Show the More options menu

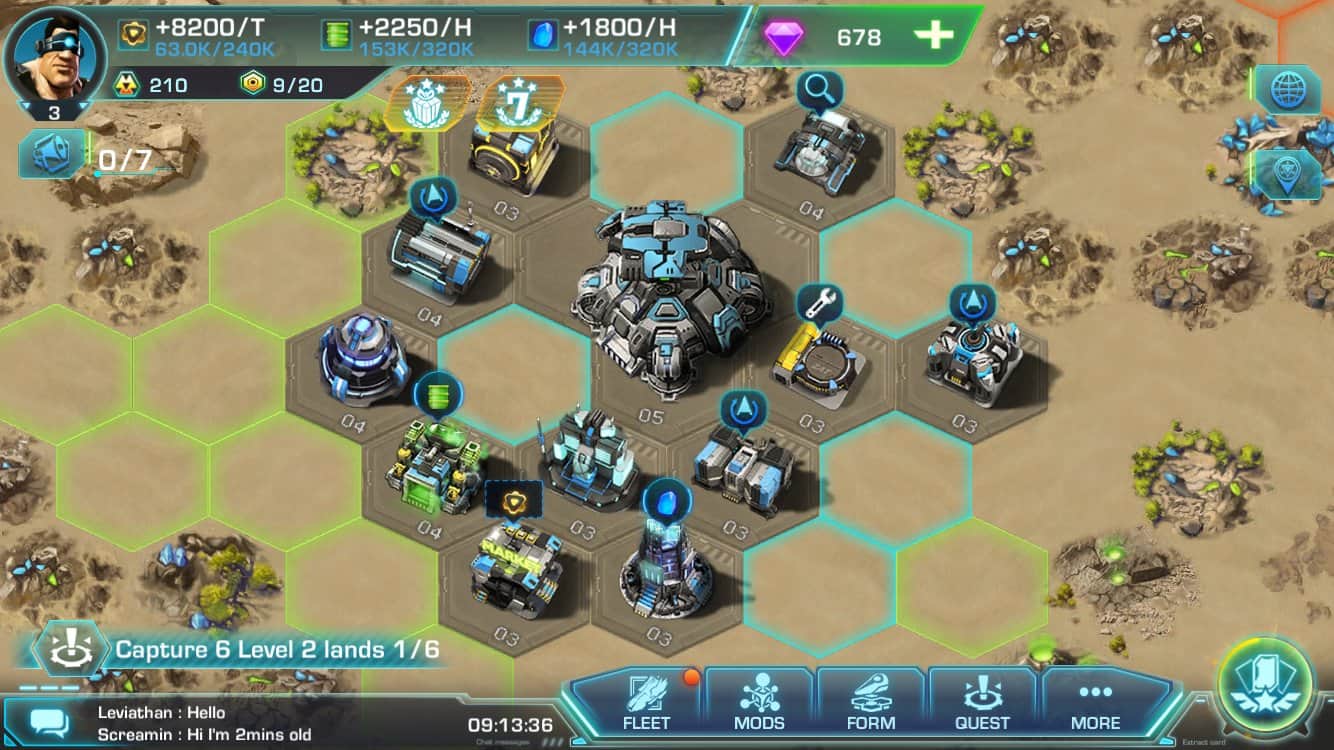1095,701
